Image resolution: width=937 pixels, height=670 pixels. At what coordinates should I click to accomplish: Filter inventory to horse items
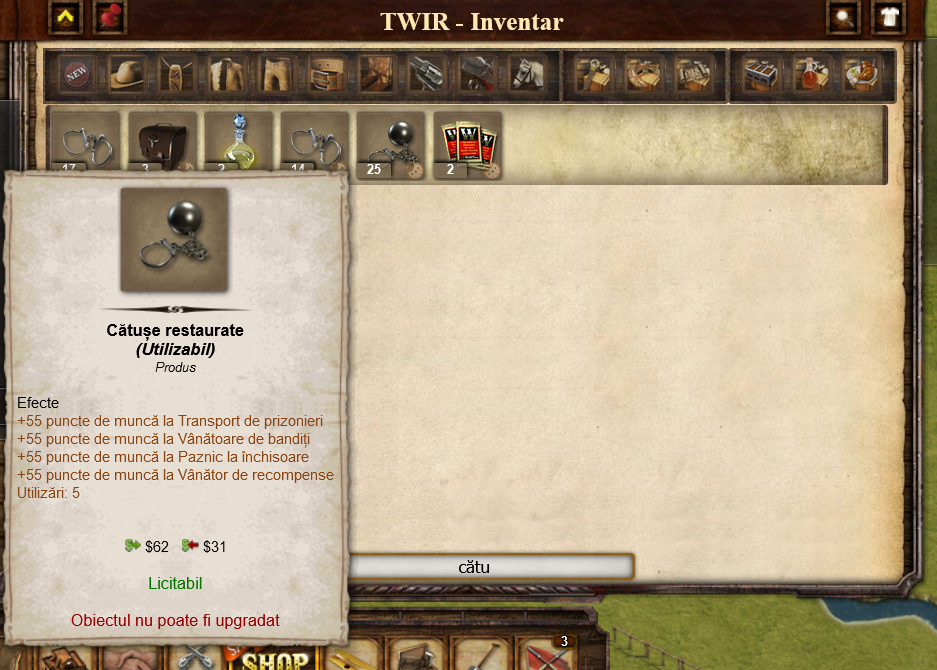[x=527, y=74]
